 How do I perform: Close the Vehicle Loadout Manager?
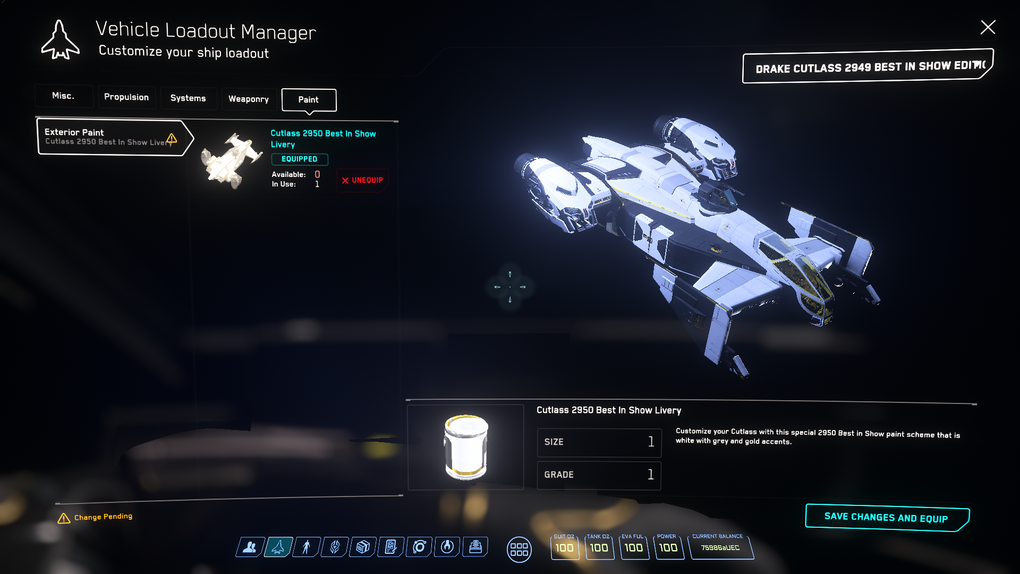click(988, 27)
